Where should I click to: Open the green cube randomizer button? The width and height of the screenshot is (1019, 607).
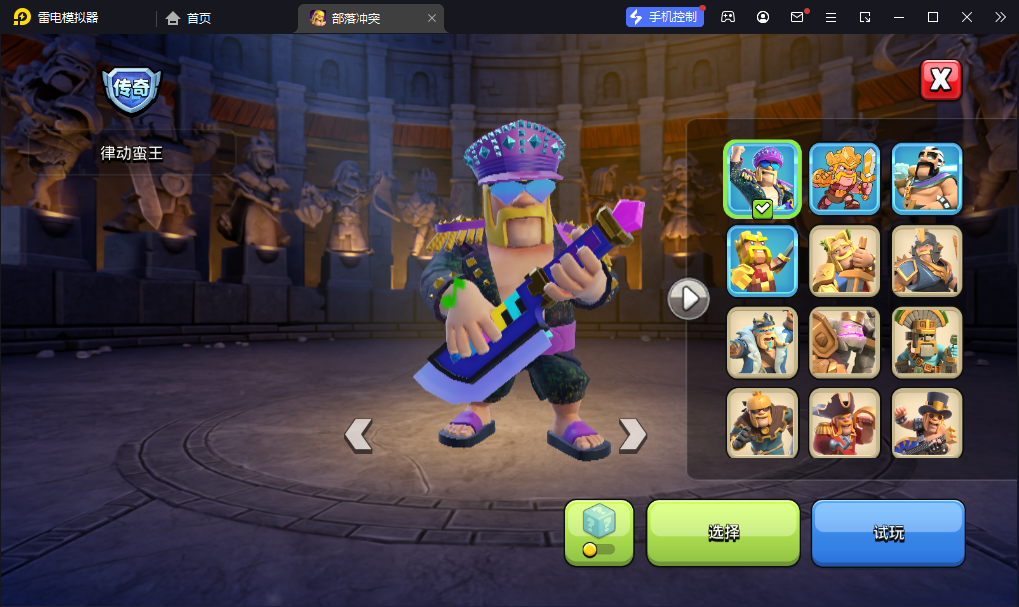pos(599,532)
